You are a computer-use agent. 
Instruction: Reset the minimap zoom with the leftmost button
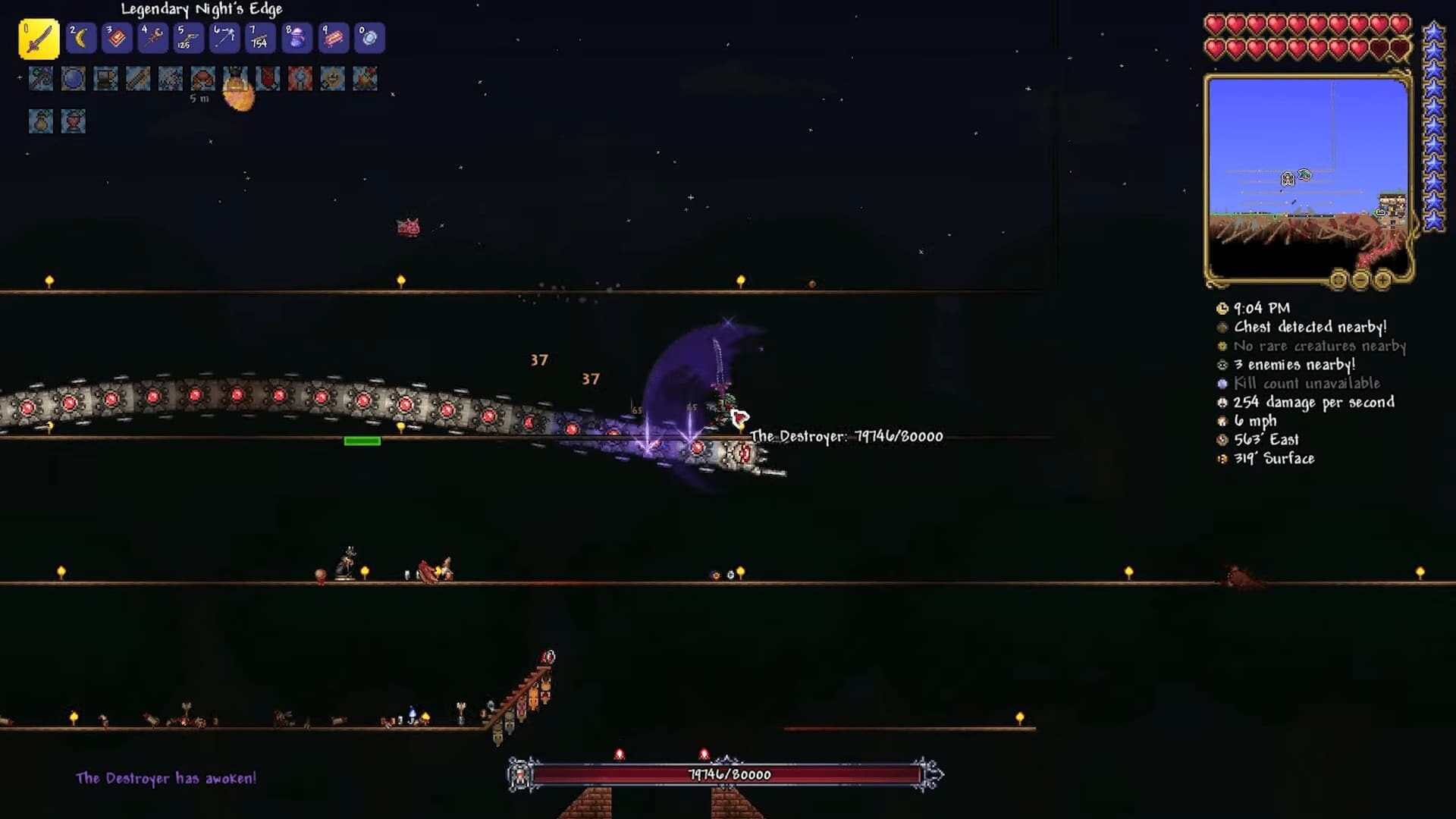tap(1338, 281)
